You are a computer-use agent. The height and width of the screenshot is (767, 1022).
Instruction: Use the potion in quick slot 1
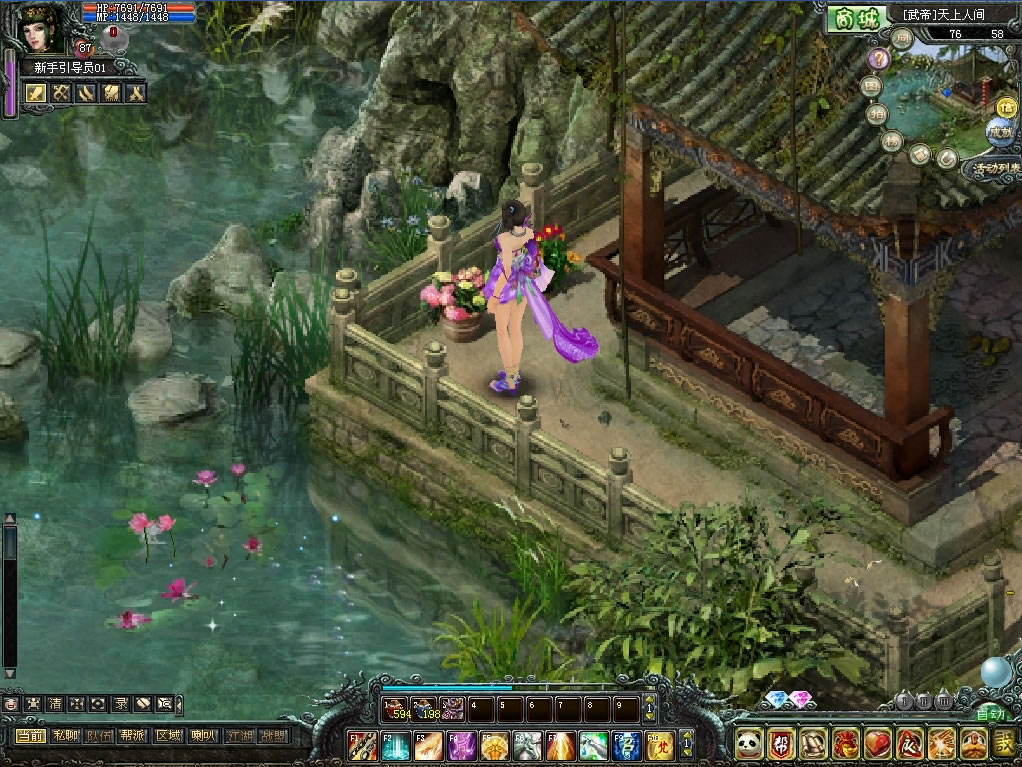396,710
